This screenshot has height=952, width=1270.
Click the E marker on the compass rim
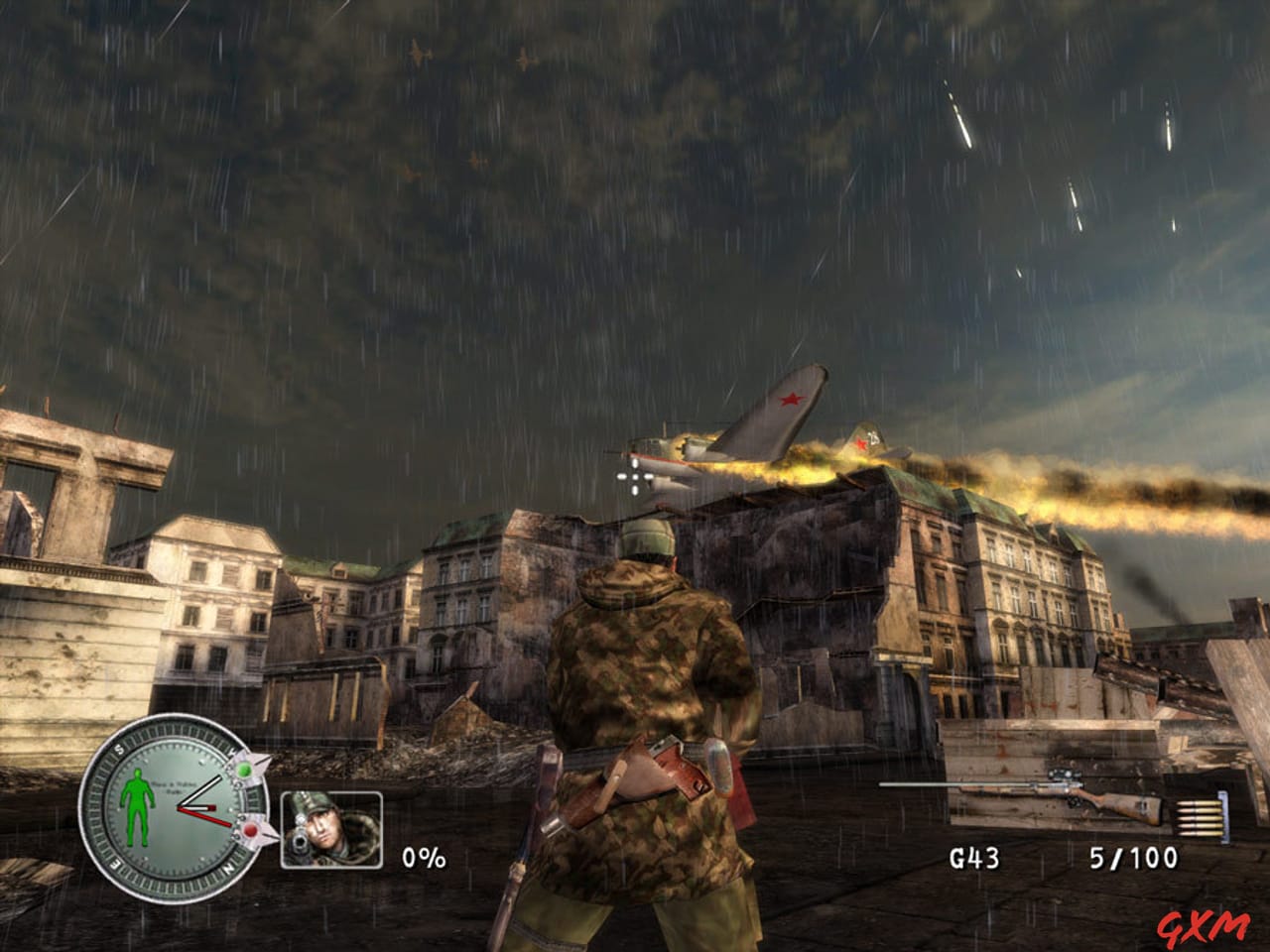[115, 865]
